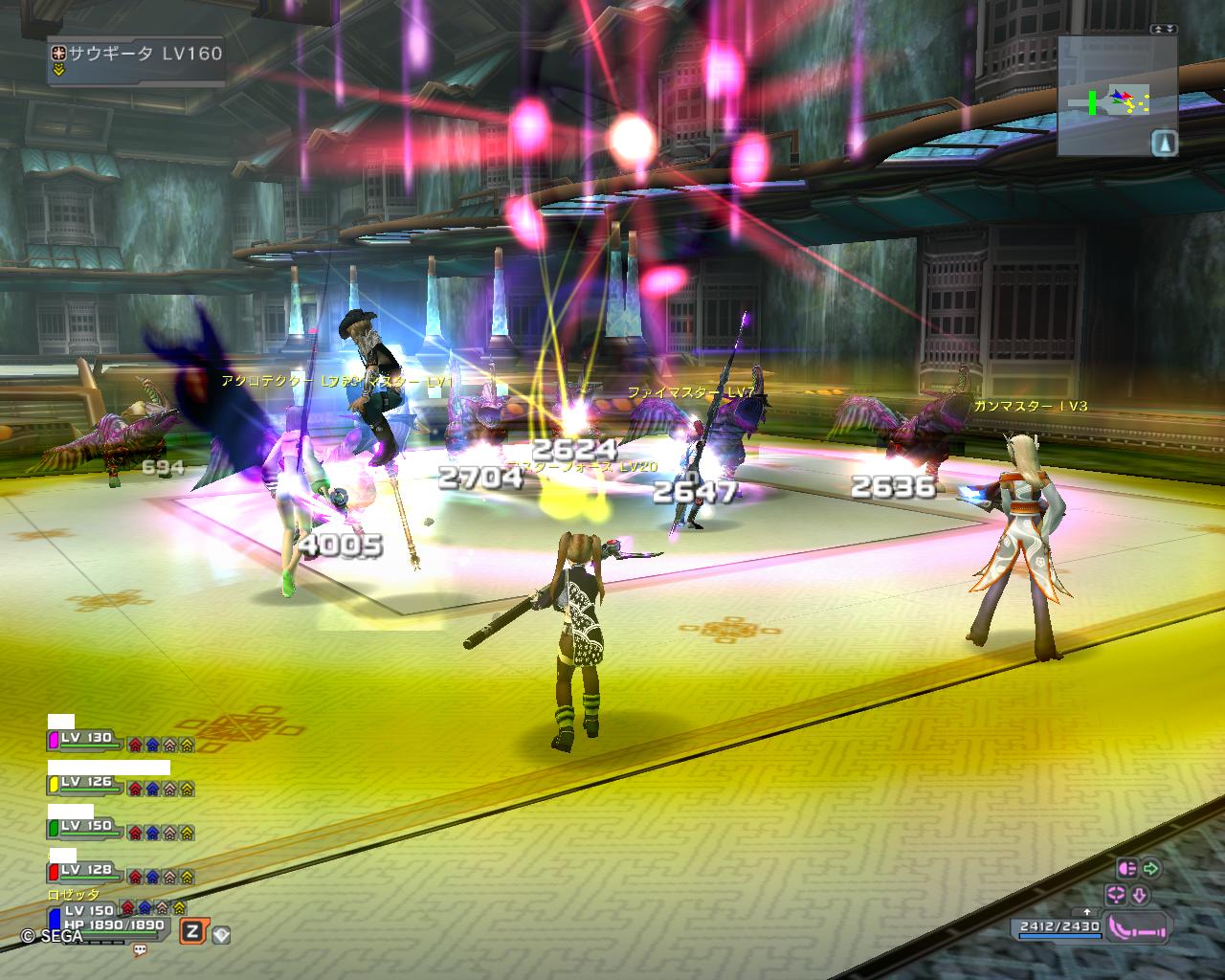The image size is (1225, 980).
Task: Toggle the minimap's compass arrow button
Action: coord(1164,143)
